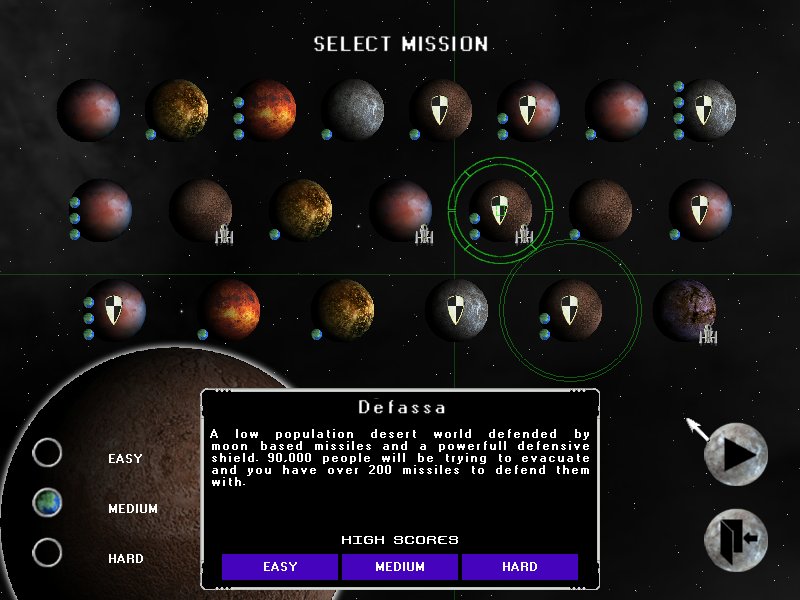Start the mission with the play arrow
The image size is (800, 600).
pyautogui.click(x=736, y=455)
